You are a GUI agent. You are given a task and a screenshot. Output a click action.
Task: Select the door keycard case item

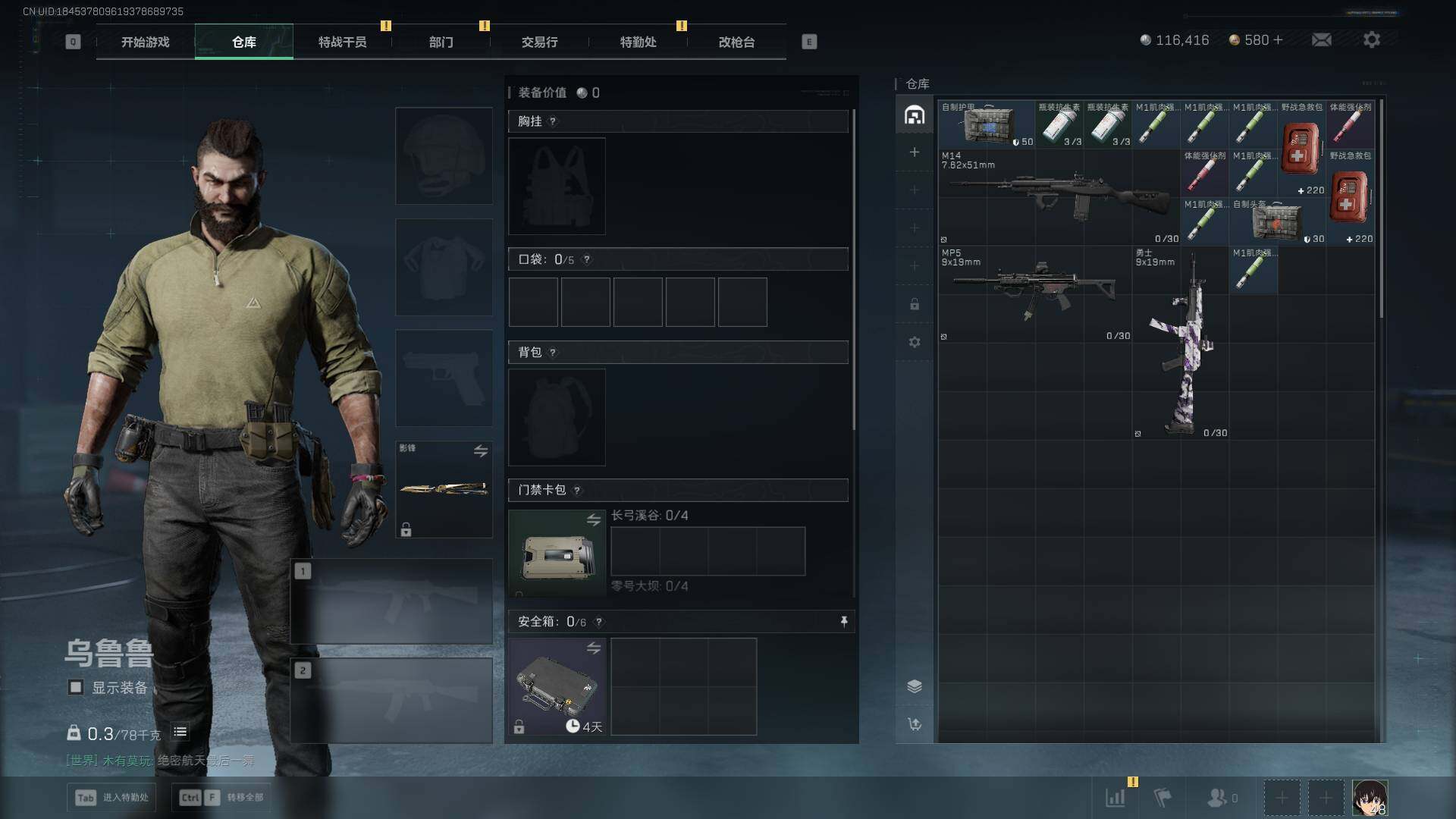click(557, 554)
